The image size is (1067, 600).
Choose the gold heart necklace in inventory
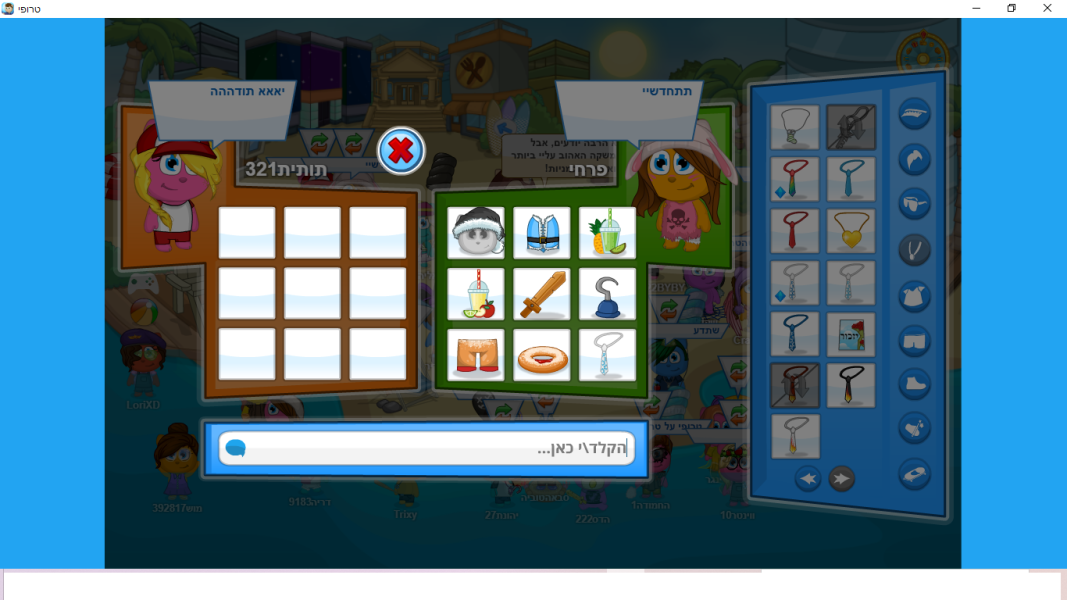pyautogui.click(x=851, y=231)
